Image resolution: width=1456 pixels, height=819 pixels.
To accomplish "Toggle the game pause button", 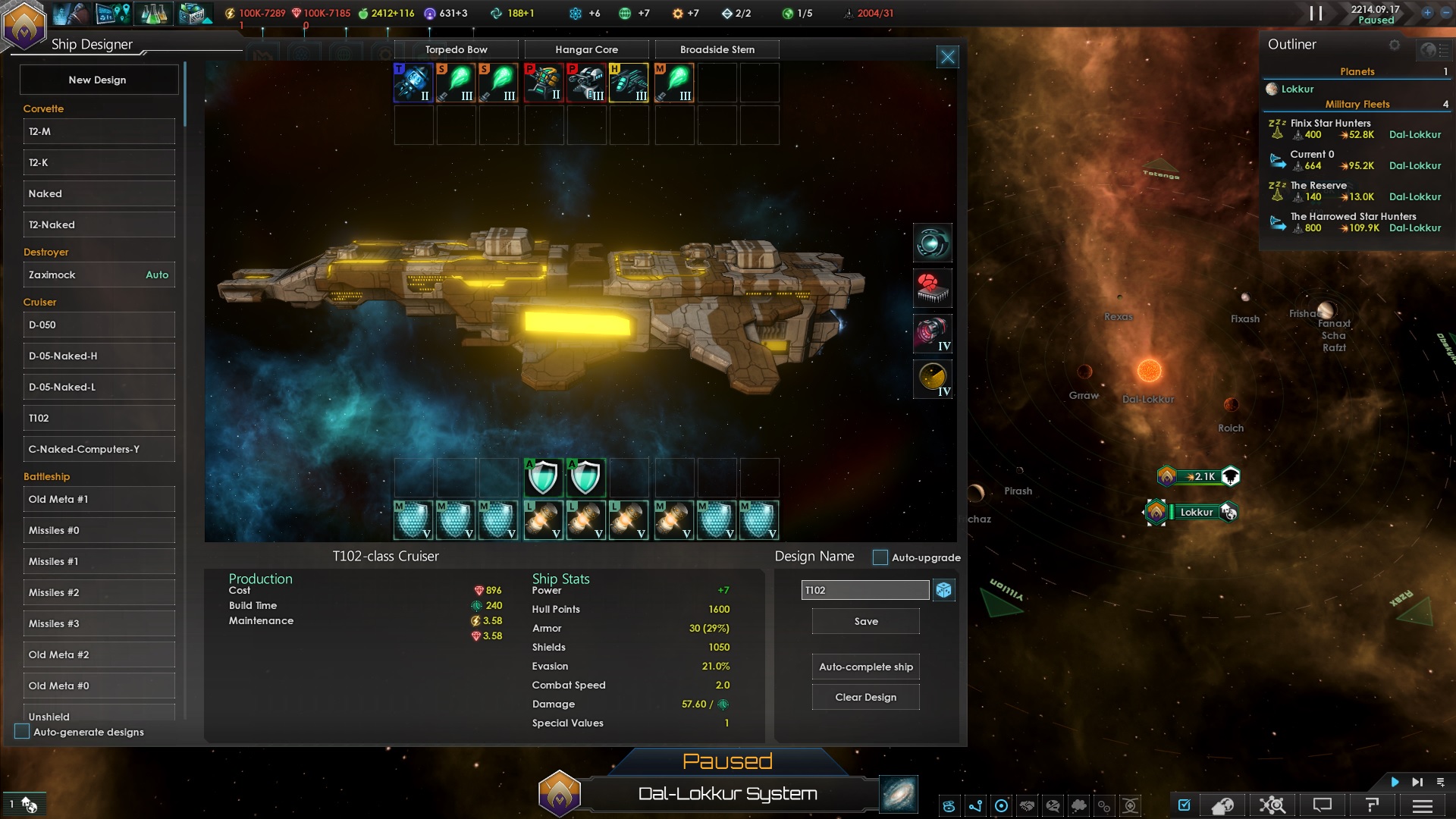I will click(x=1316, y=14).
